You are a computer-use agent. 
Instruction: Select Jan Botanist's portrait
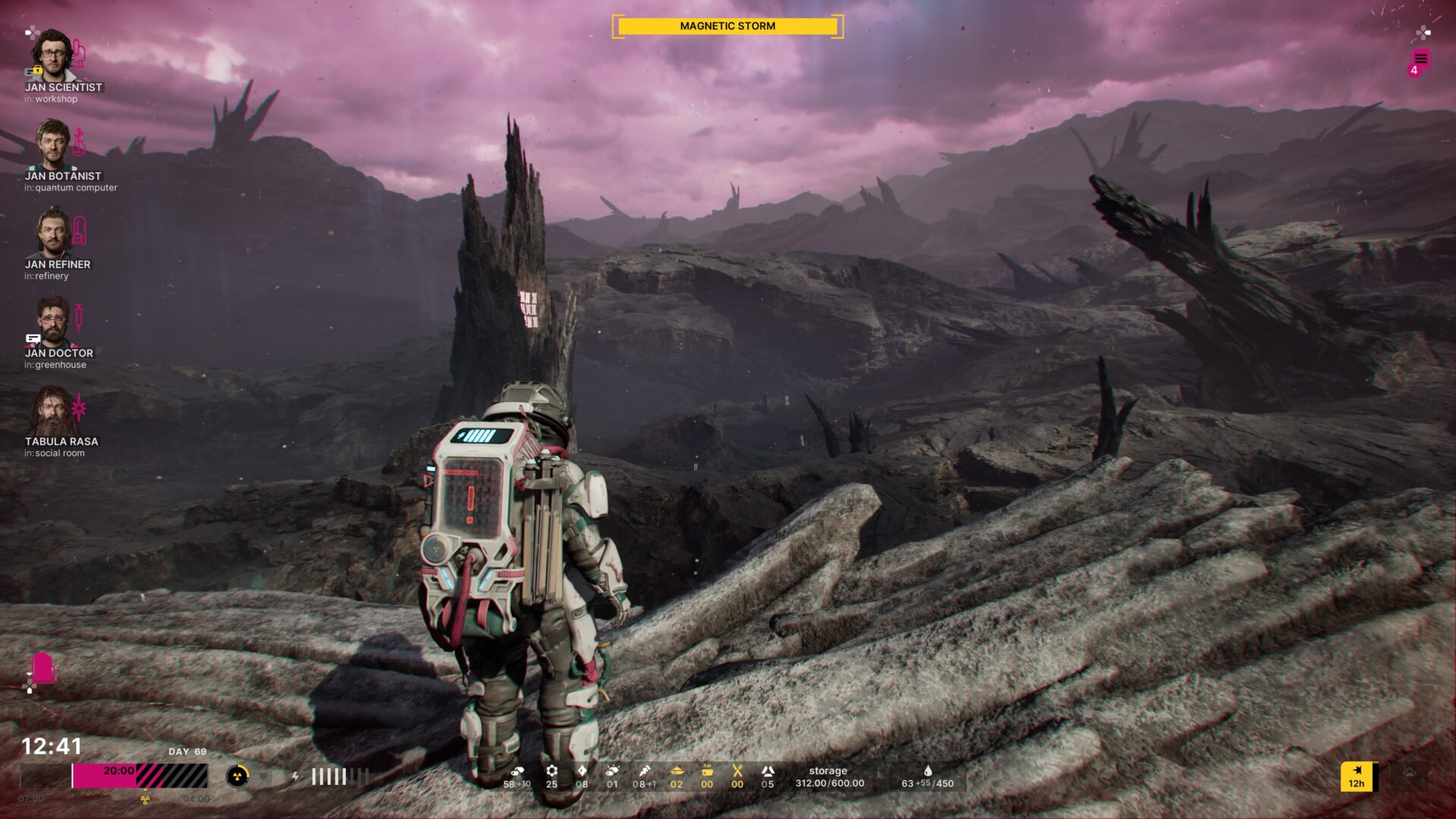tap(53, 143)
